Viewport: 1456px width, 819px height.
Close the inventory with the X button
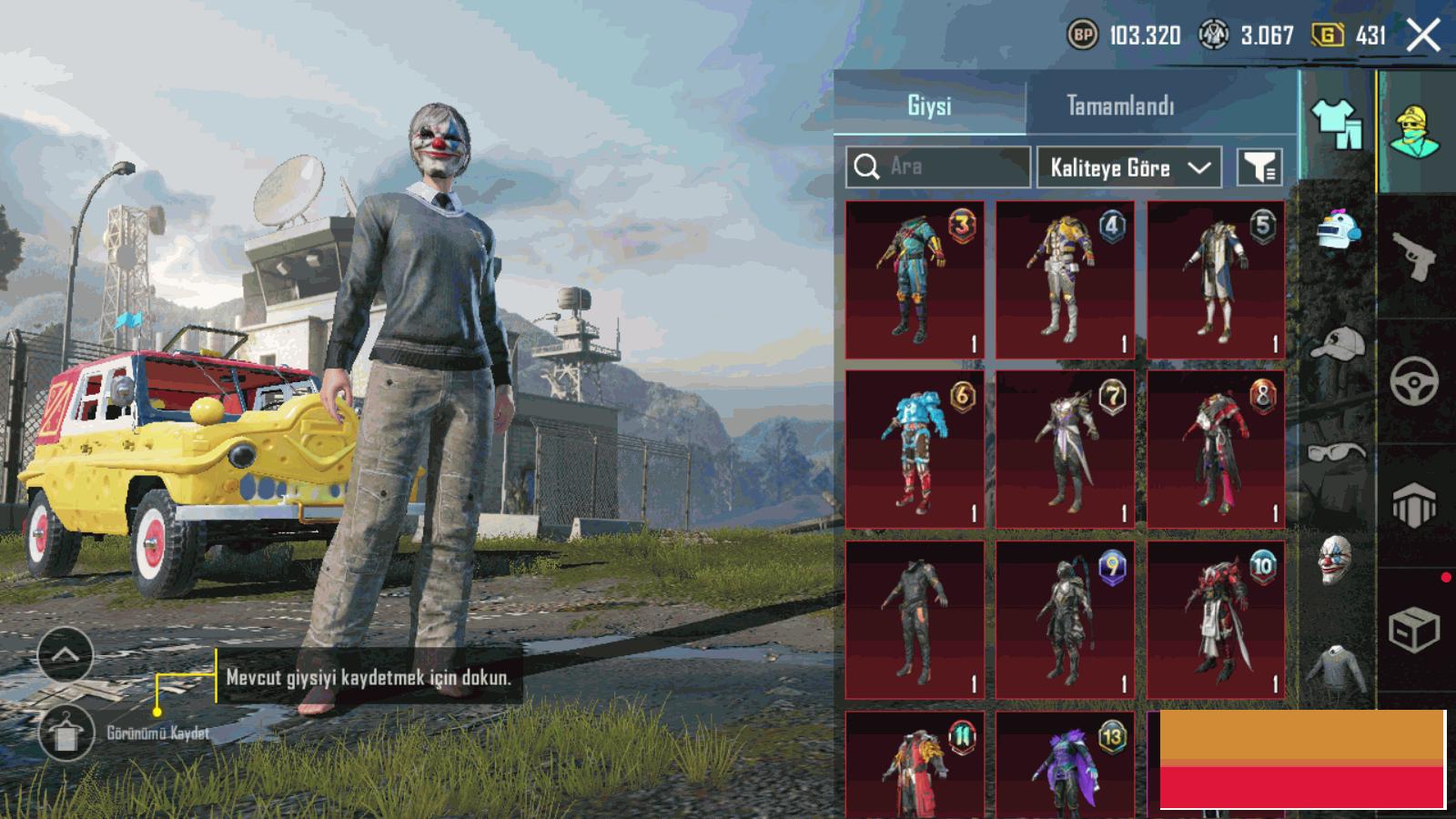[x=1422, y=36]
